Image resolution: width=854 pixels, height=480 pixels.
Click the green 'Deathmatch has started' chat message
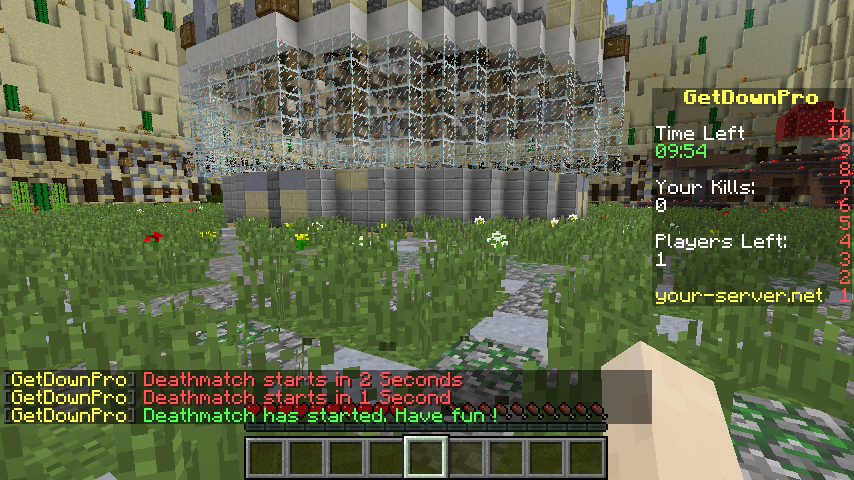pos(320,415)
